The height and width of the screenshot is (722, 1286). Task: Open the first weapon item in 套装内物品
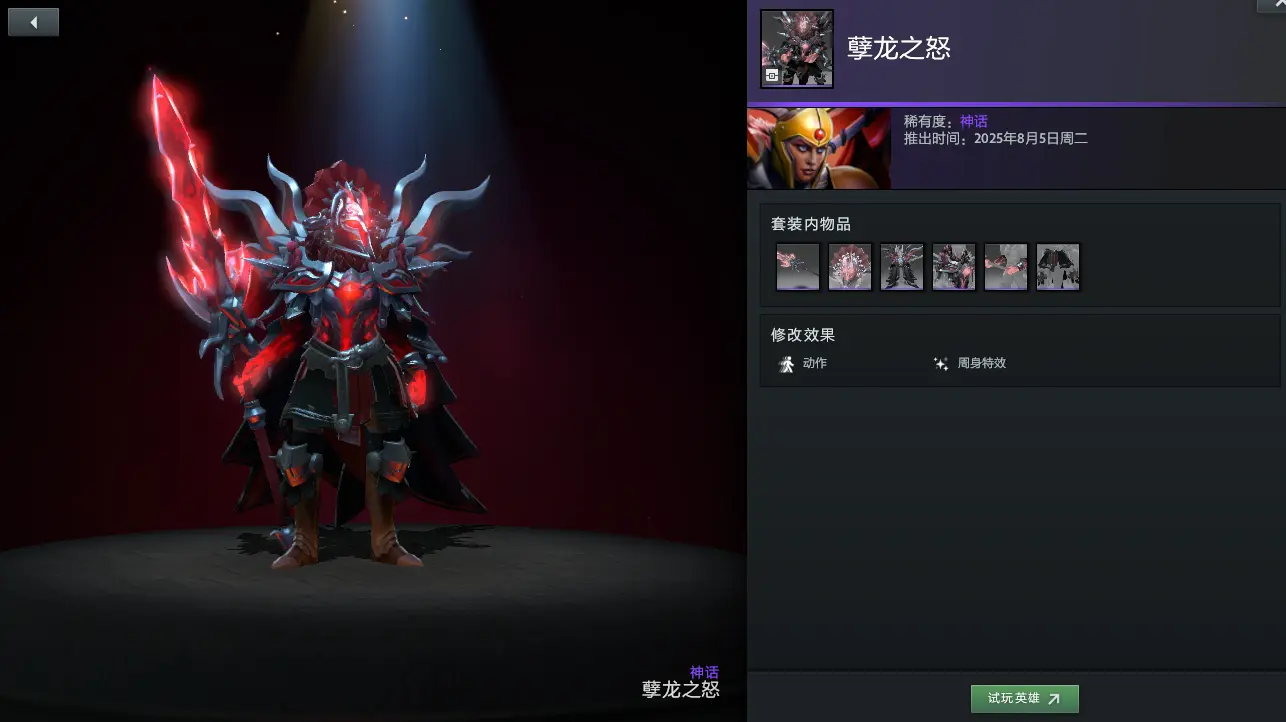click(797, 266)
